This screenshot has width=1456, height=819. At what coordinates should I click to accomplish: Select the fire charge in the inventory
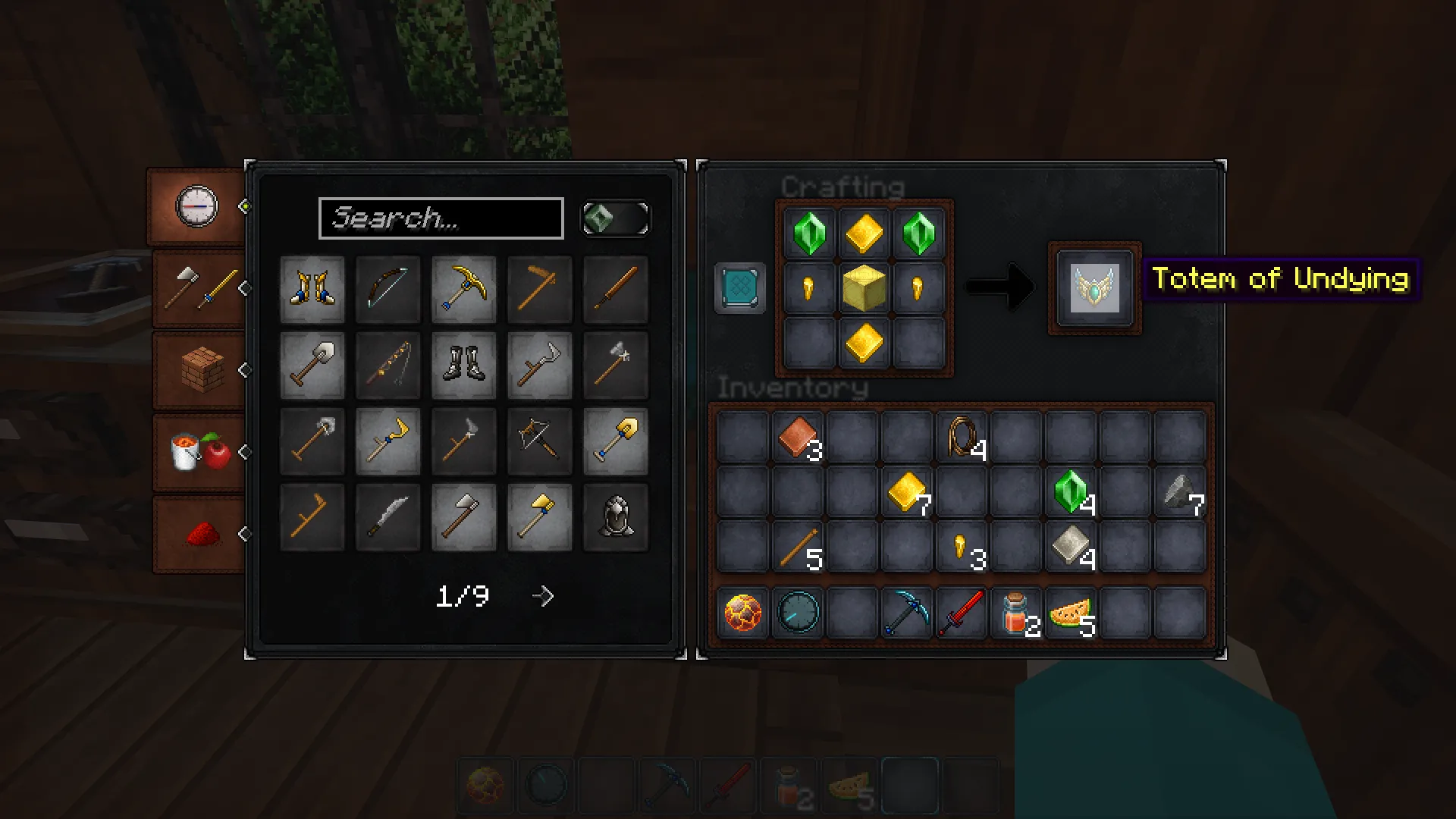741,613
